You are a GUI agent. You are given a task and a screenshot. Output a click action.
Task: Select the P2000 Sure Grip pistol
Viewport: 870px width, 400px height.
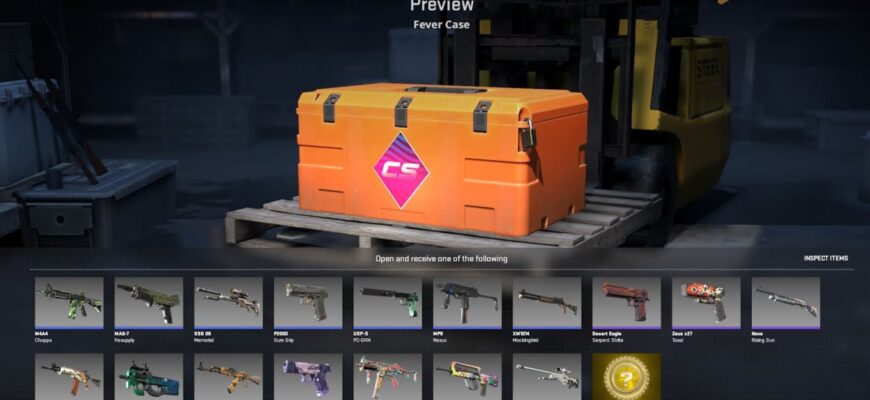(x=307, y=301)
